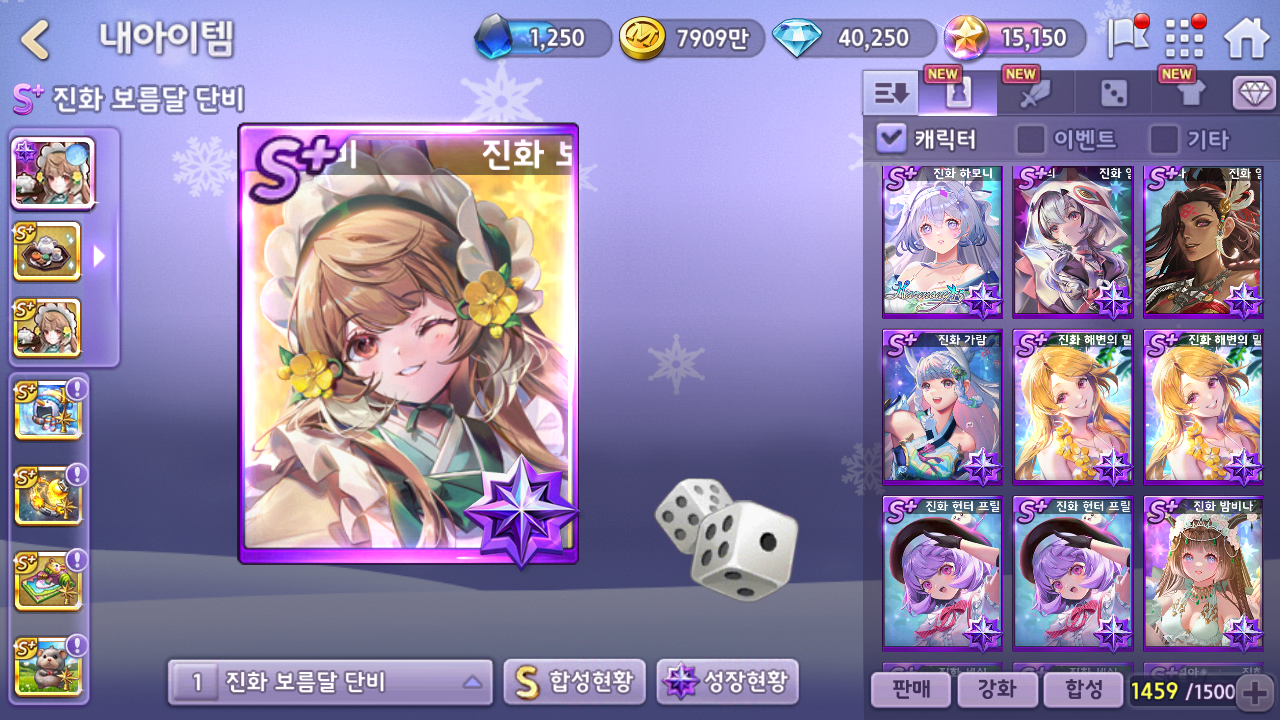Viewport: 1280px width, 720px height.
Task: Return to the home screen
Action: point(1246,40)
